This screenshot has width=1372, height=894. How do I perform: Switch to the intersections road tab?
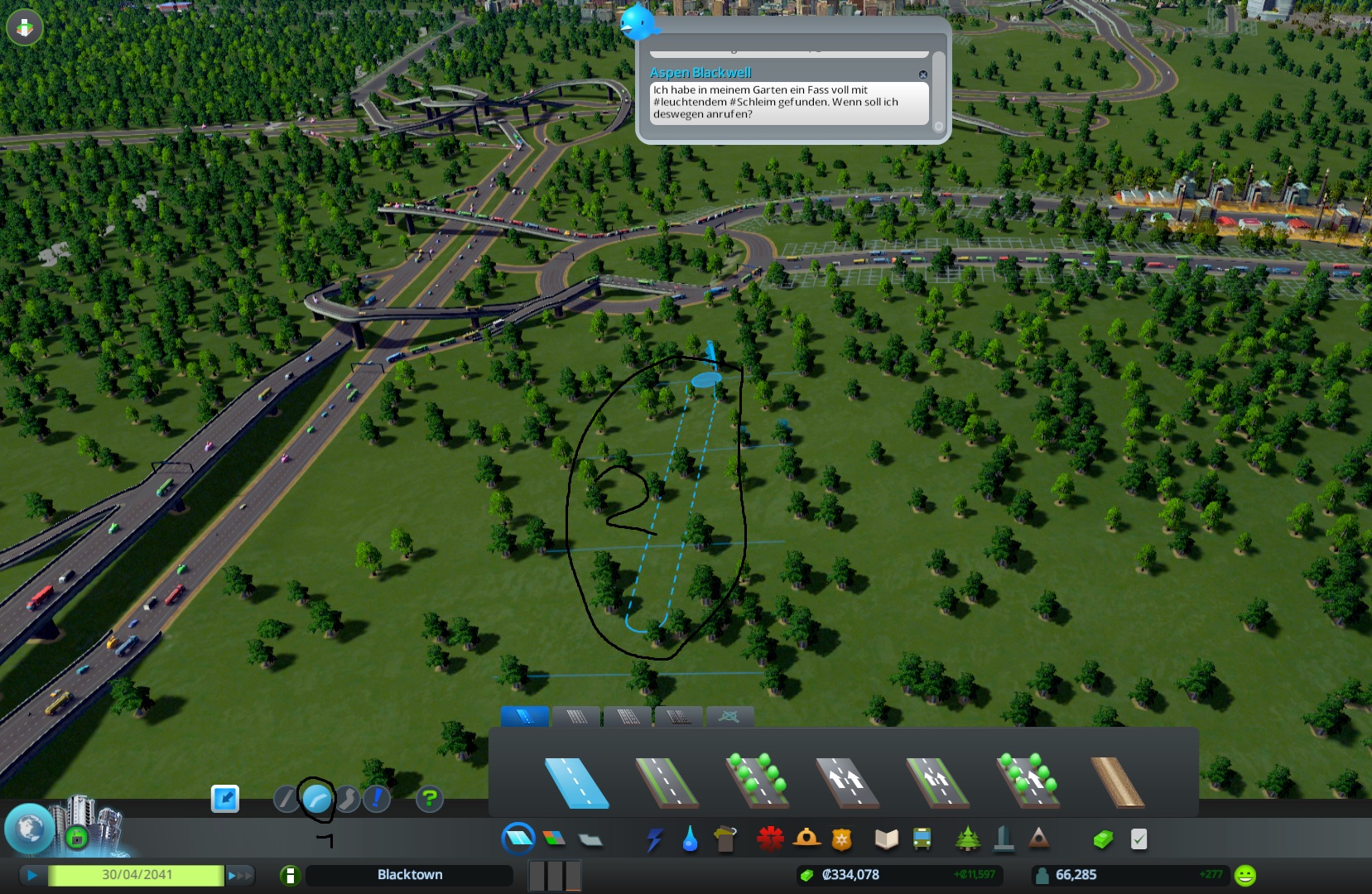click(x=729, y=716)
